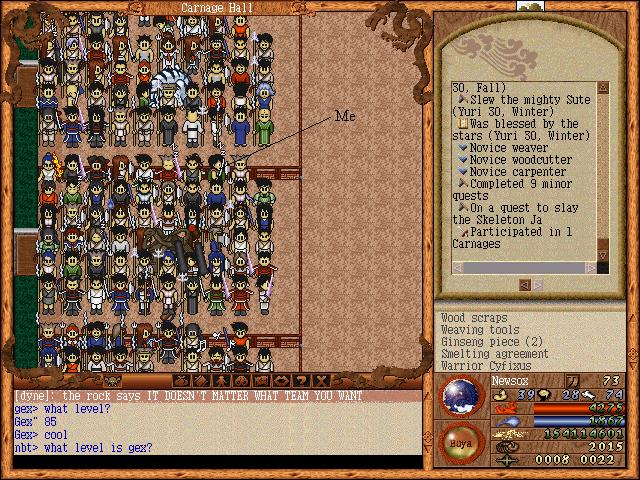Viewport: 640px width, 480px height.
Task: Click legend horizontal scrollbar left arrow
Action: pos(457,268)
